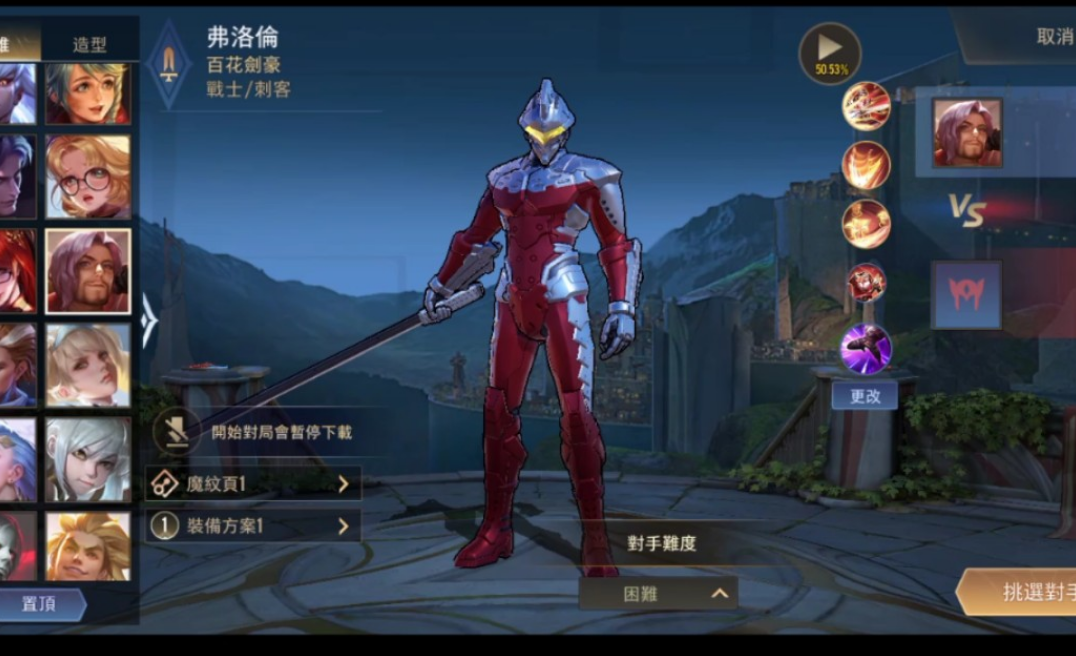Screen dimensions: 1076x656
Task: Pick the blonde elf hero portrait
Action: 87,365
